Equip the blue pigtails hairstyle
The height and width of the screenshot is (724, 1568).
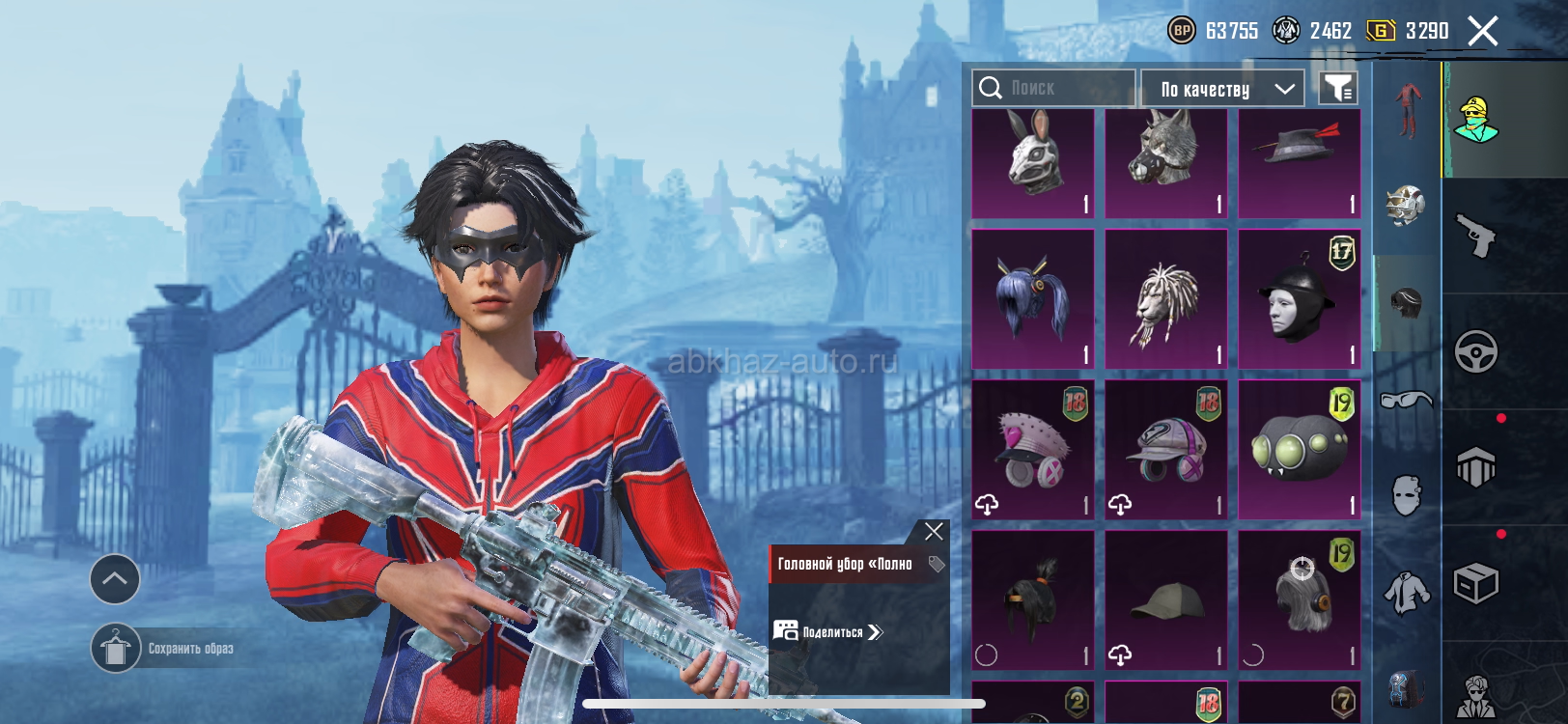(x=1032, y=299)
